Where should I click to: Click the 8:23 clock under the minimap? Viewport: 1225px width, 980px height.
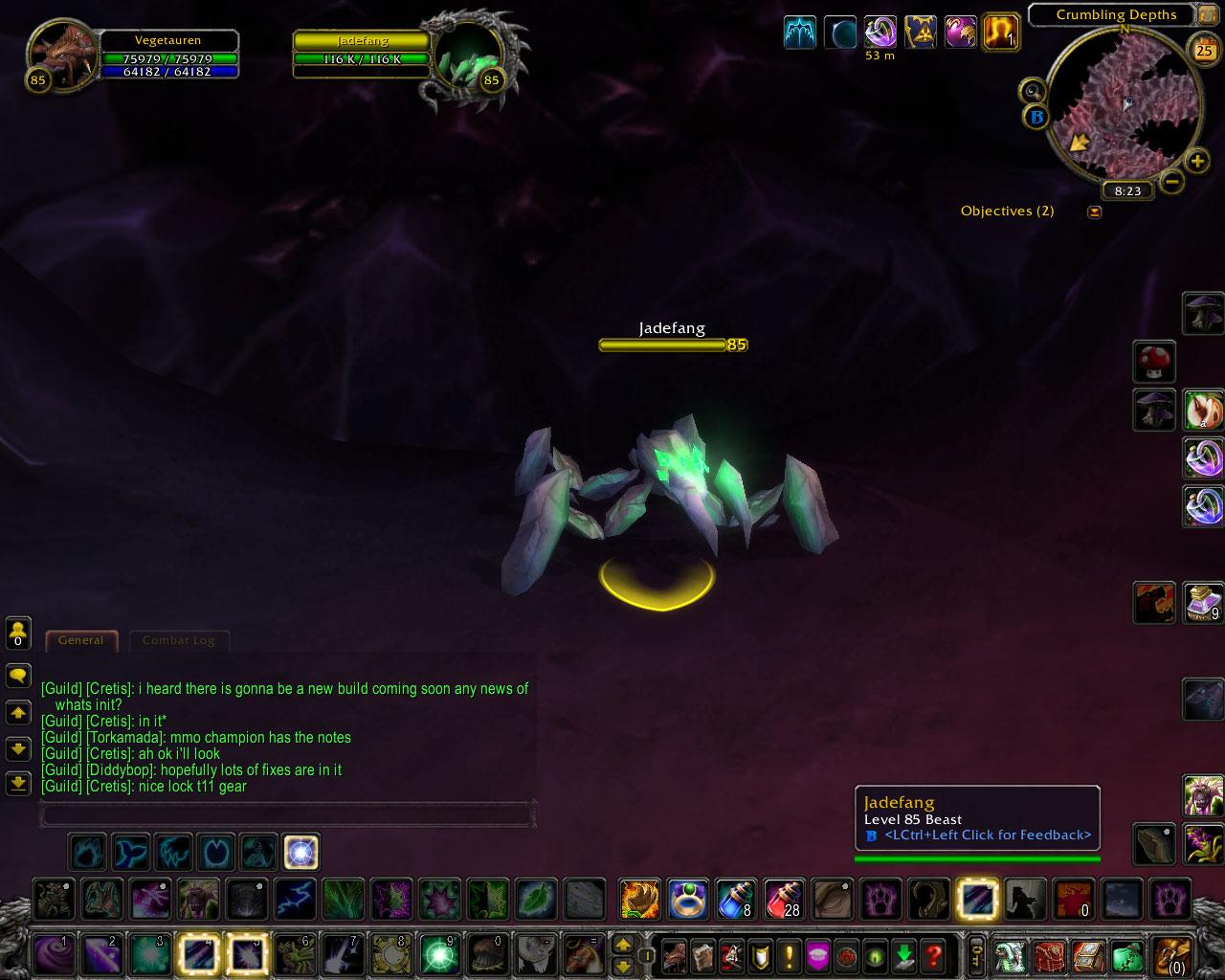[x=1126, y=190]
